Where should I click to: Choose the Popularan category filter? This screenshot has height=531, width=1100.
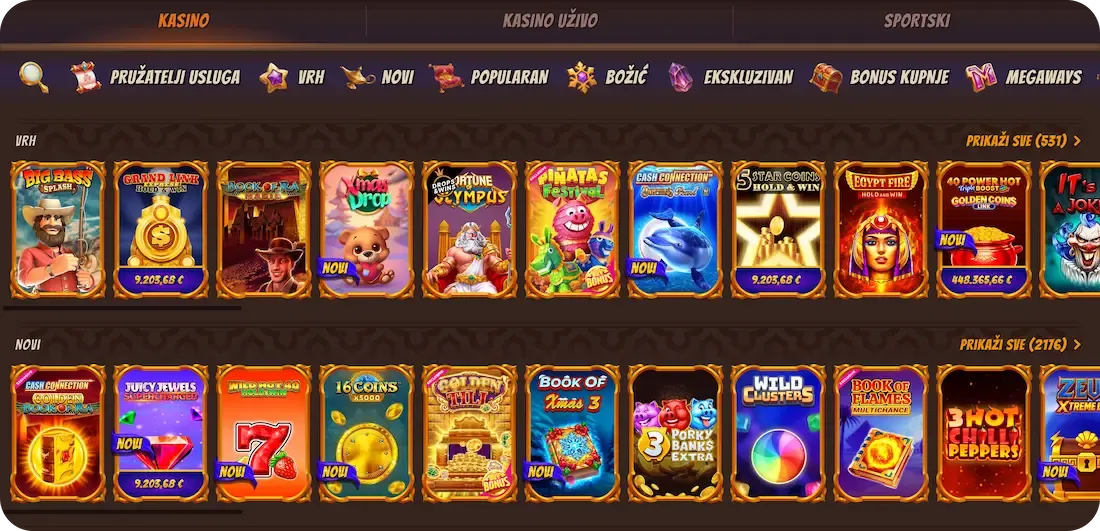coord(490,77)
